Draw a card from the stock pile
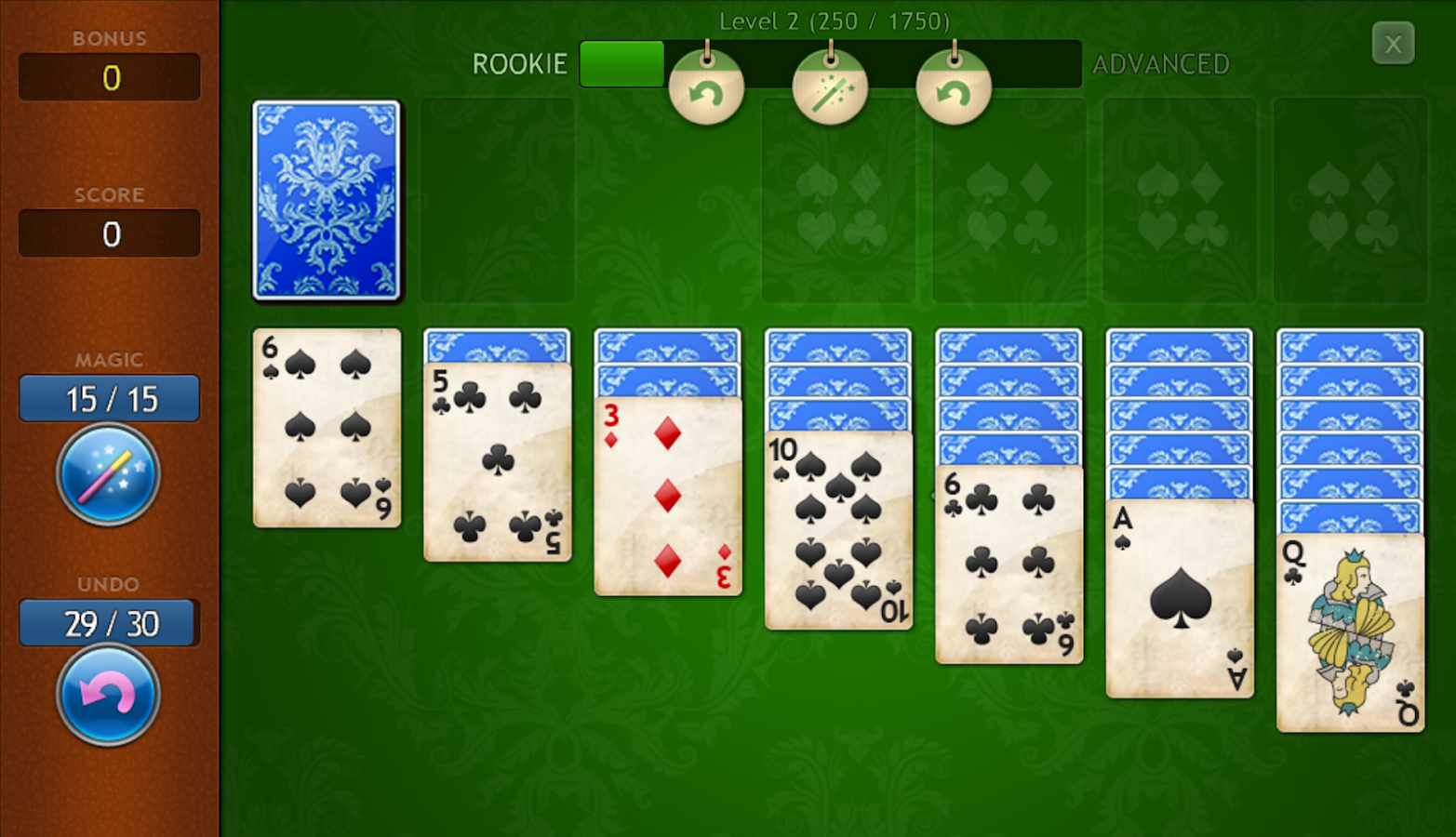The image size is (1456, 837). point(327,201)
